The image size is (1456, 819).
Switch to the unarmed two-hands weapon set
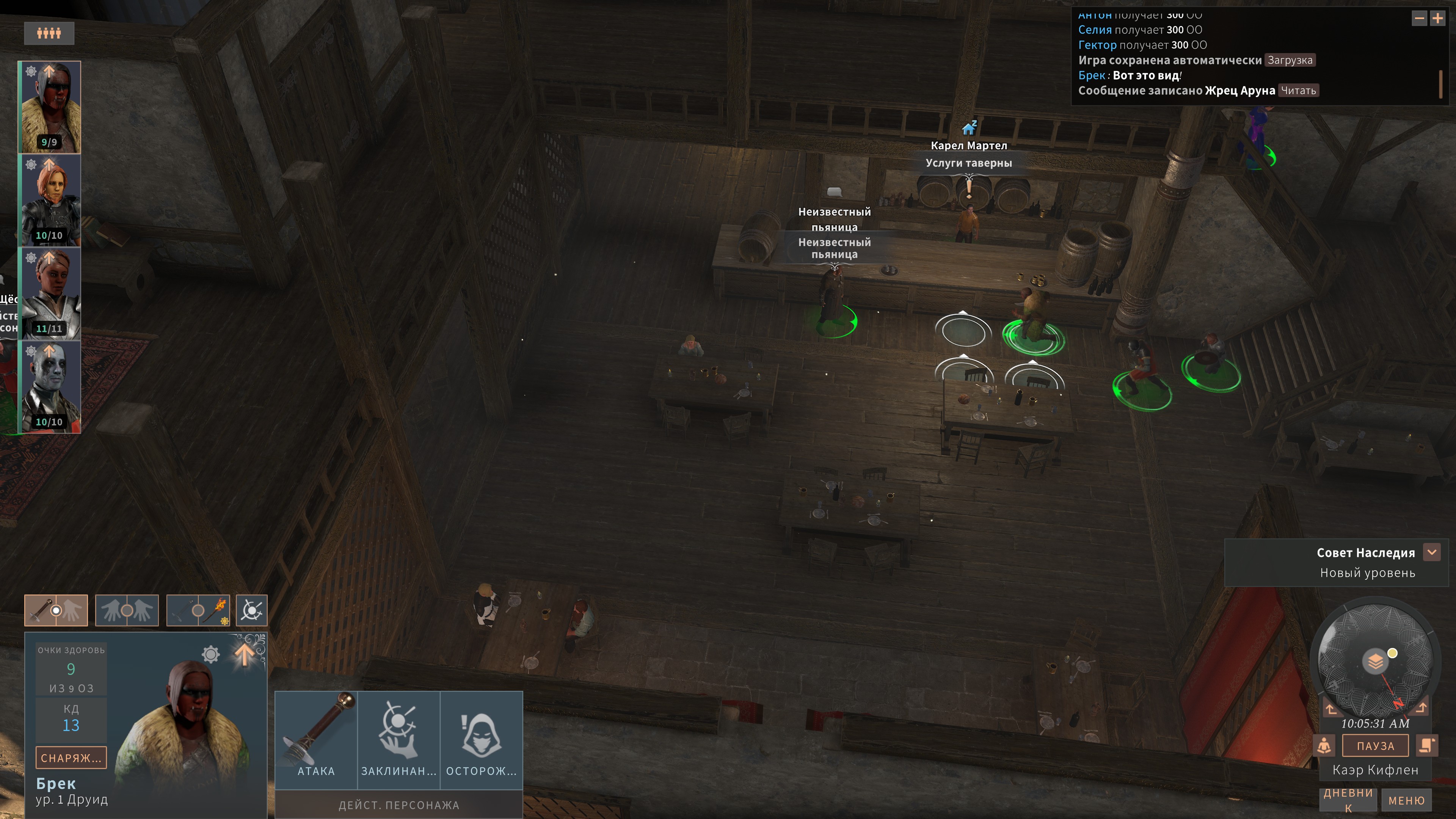point(127,610)
